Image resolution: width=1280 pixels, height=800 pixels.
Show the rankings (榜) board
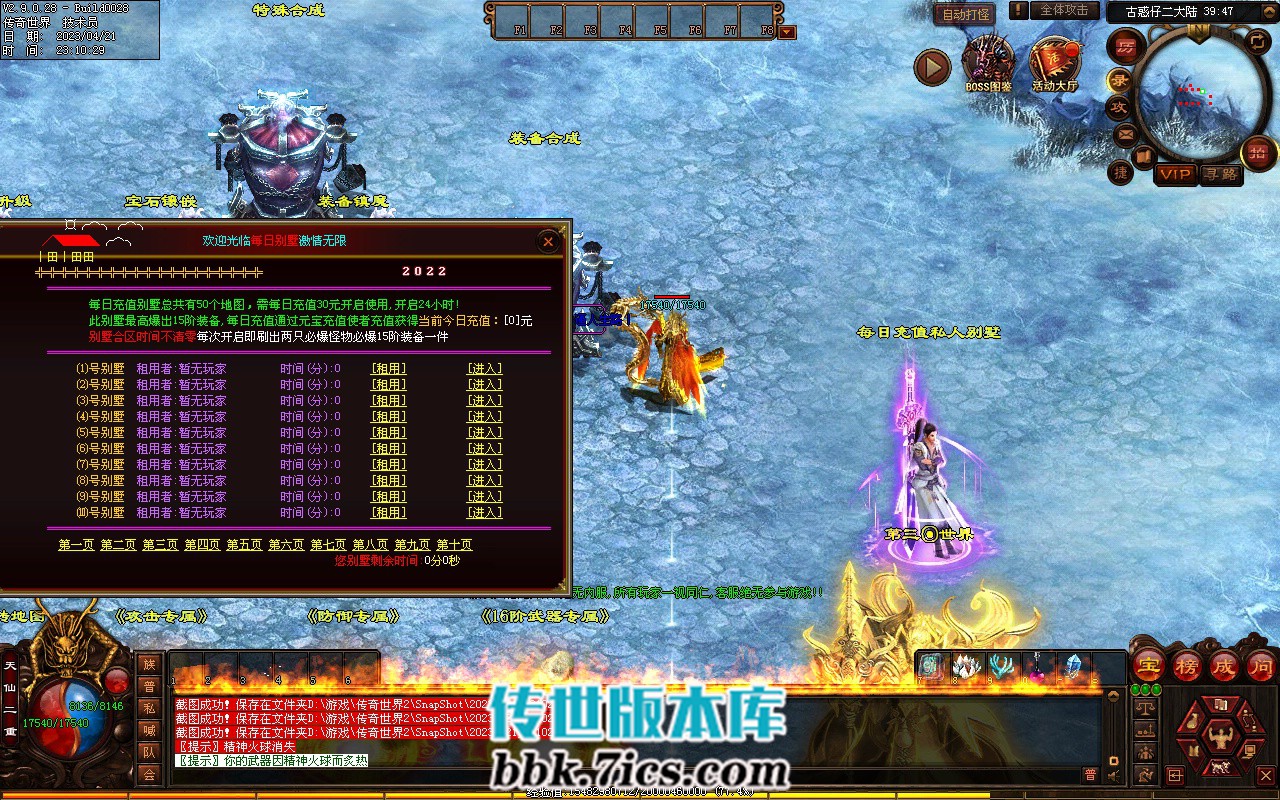tap(1187, 665)
